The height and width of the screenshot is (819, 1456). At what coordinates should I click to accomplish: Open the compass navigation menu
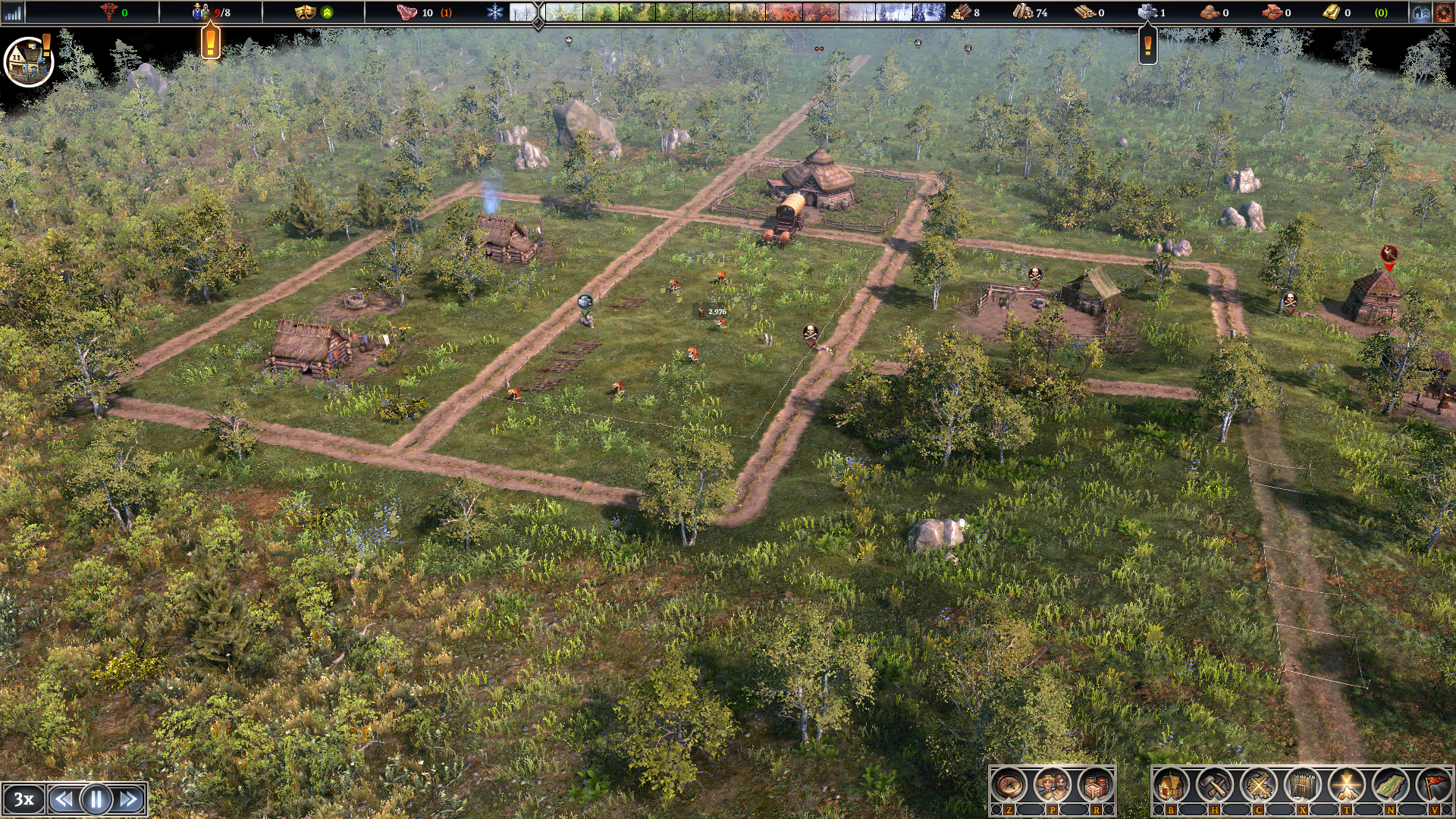tap(1009, 786)
